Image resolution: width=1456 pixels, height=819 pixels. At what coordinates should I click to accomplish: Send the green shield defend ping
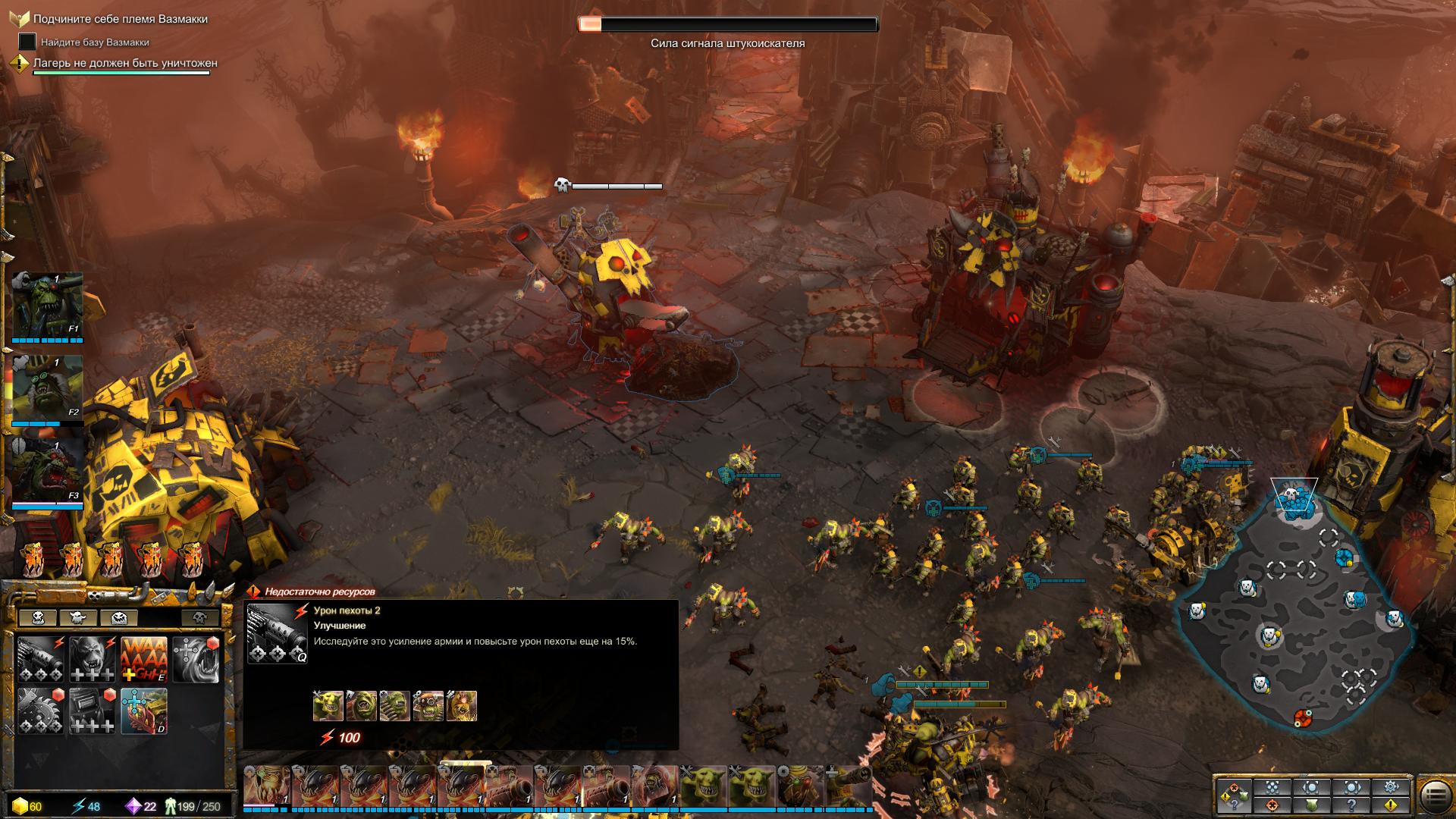[1312, 805]
